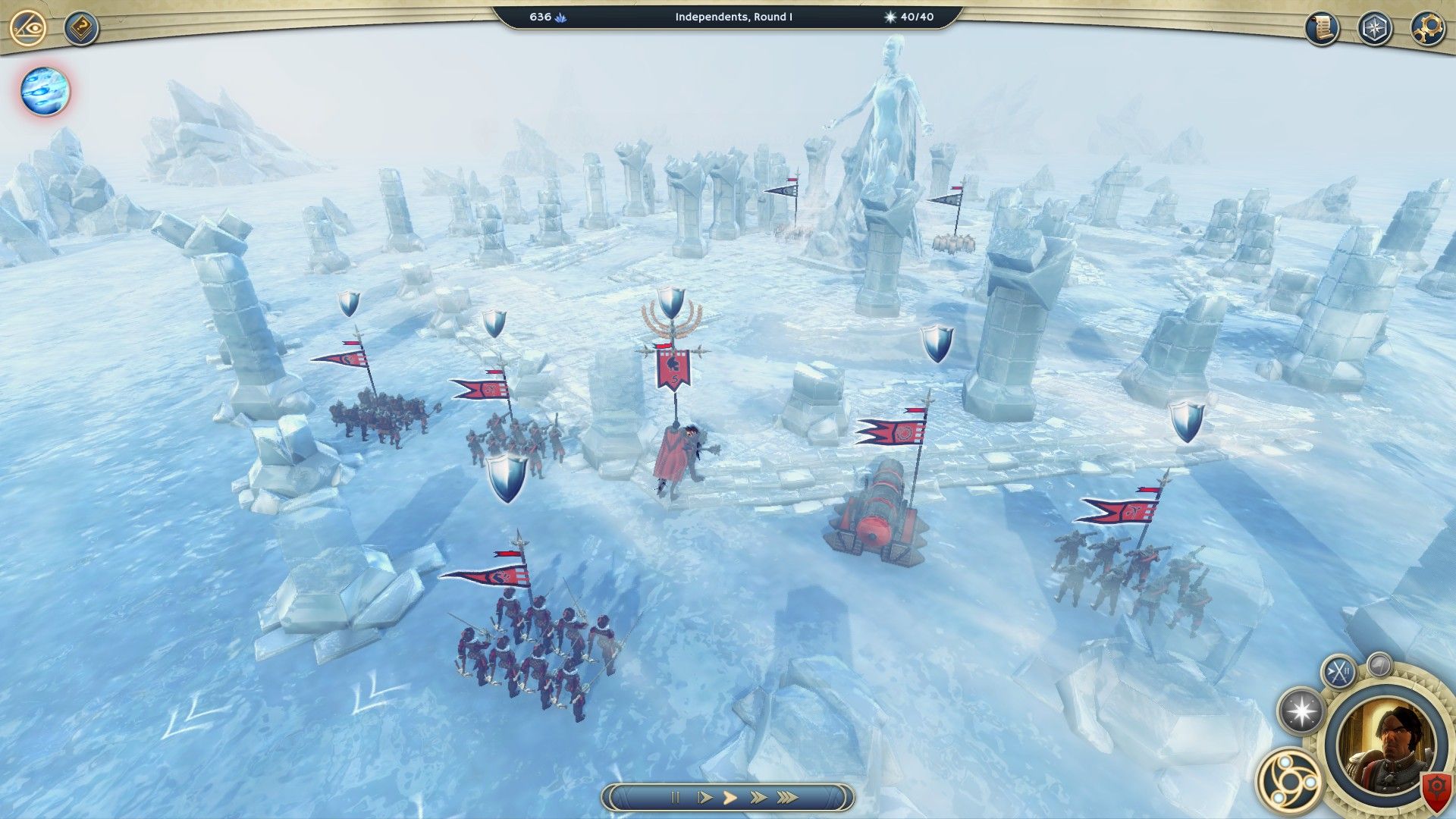This screenshot has width=1456, height=819.
Task: Click the frost spell effect orb
Action: (45, 91)
